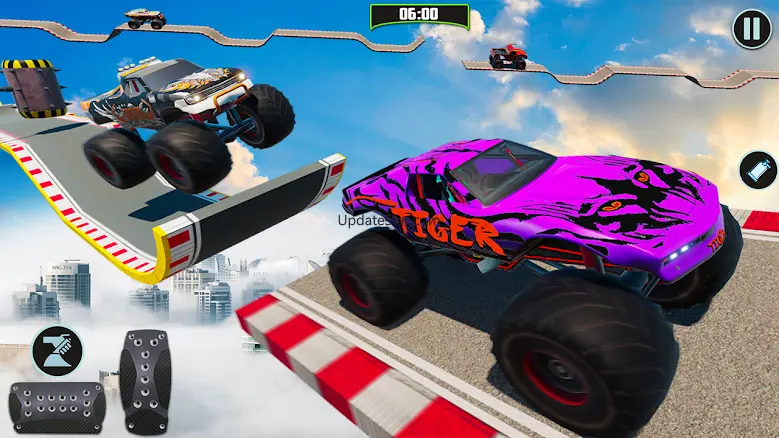Image resolution: width=779 pixels, height=438 pixels.
Task: Pause the game with the pause button
Action: click(751, 27)
